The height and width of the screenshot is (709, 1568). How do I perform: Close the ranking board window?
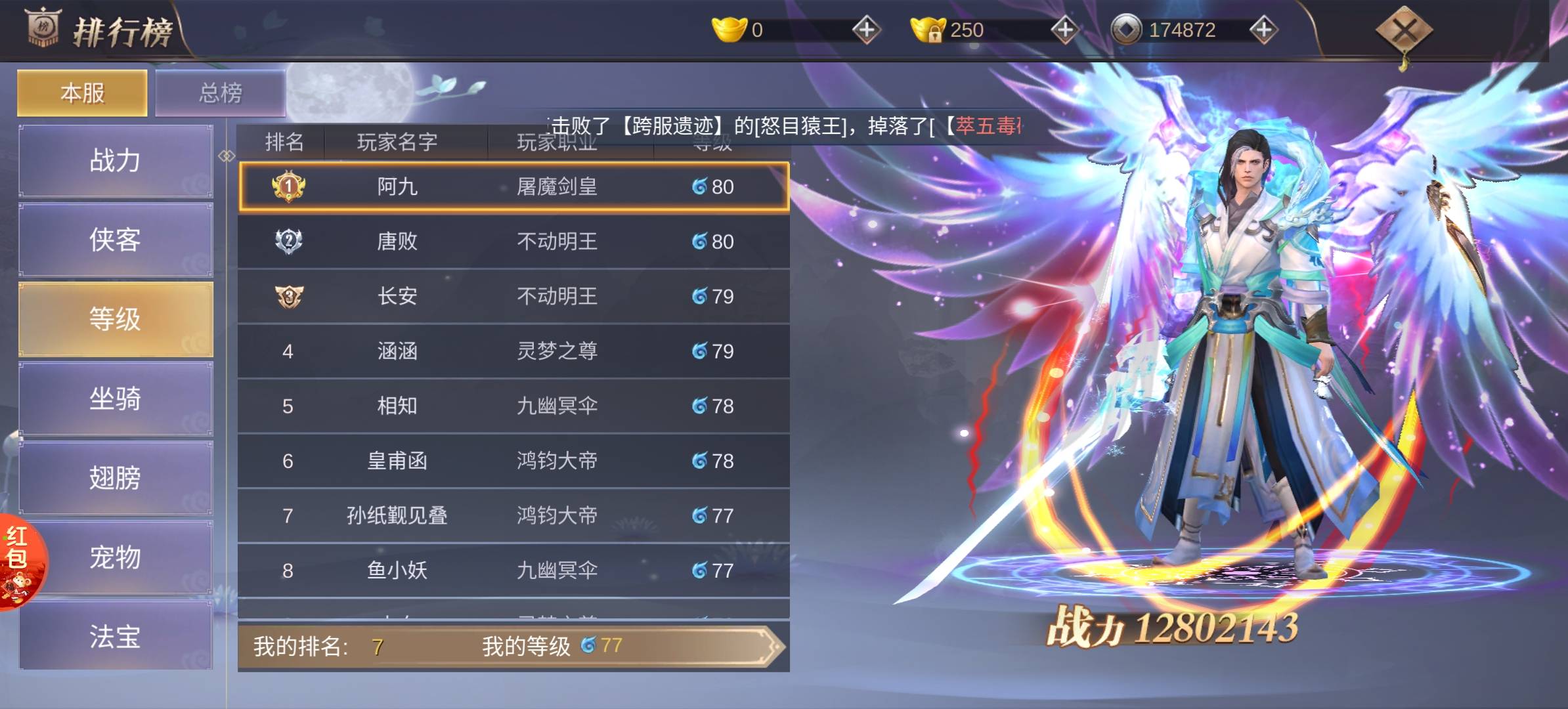click(x=1404, y=30)
